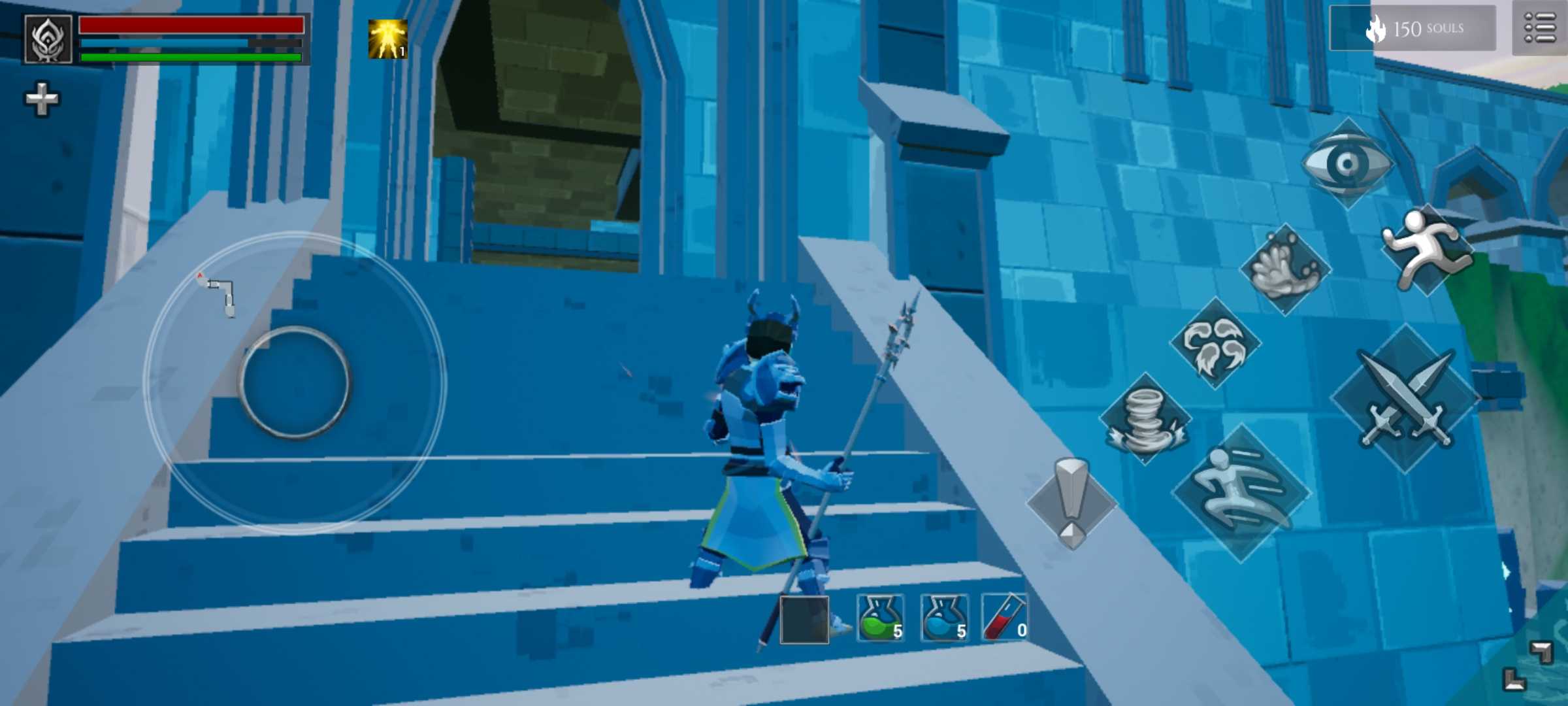This screenshot has width=1568, height=706.
Task: Drink the green potion flask
Action: click(880, 618)
